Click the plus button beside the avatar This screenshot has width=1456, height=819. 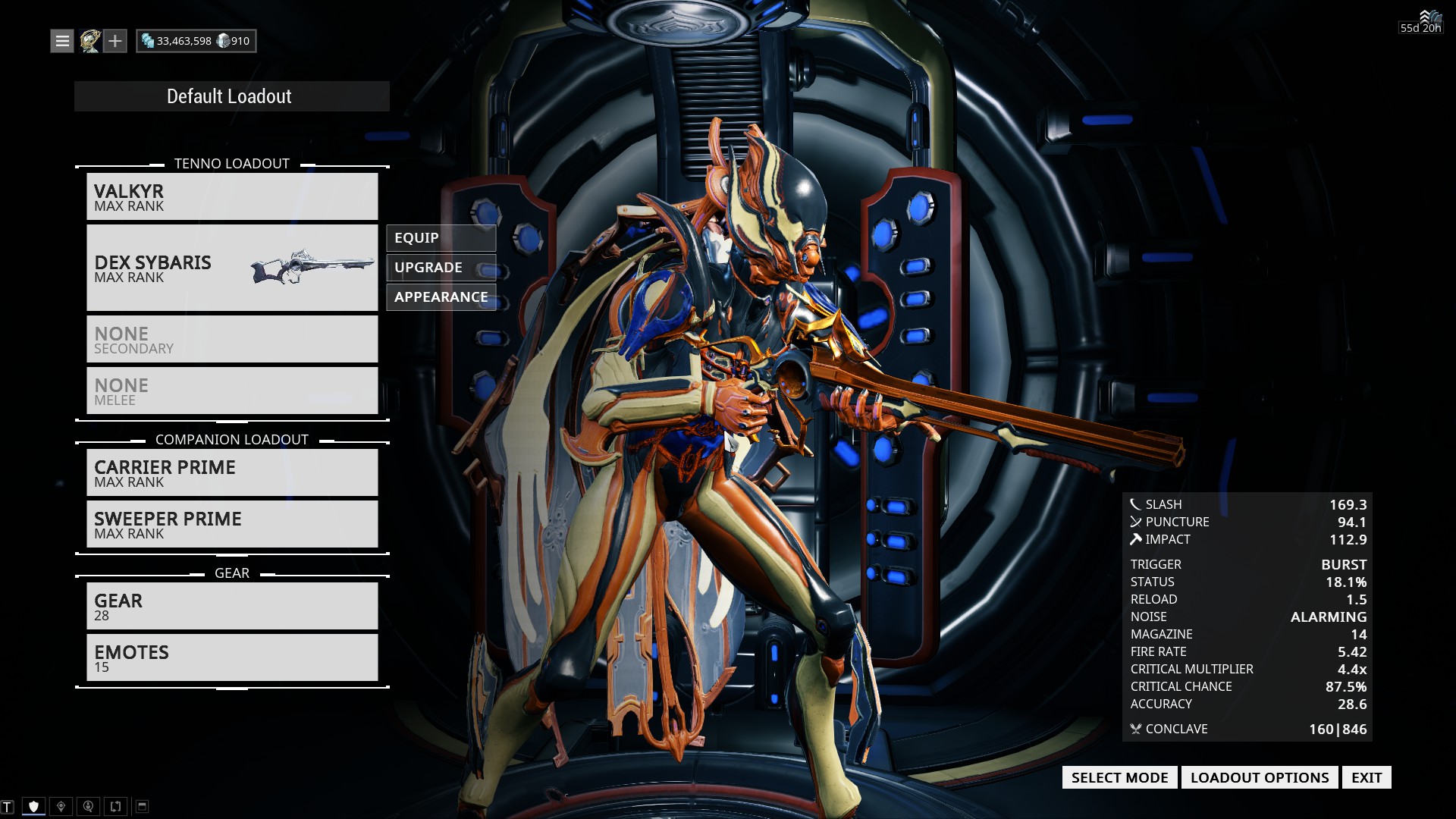pos(115,41)
